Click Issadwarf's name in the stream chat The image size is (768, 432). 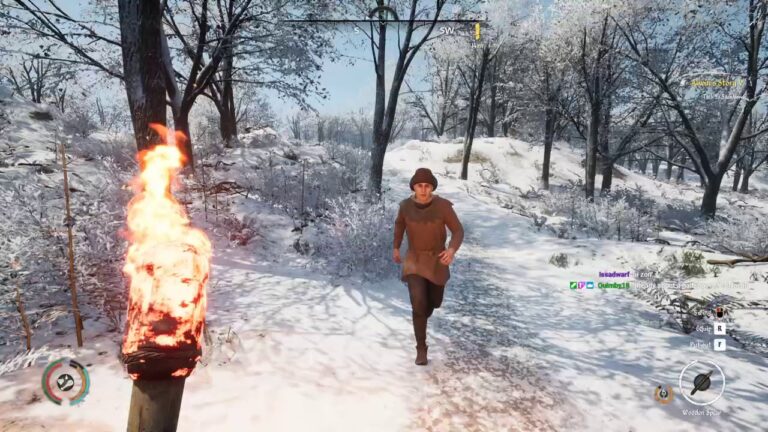[x=613, y=273]
